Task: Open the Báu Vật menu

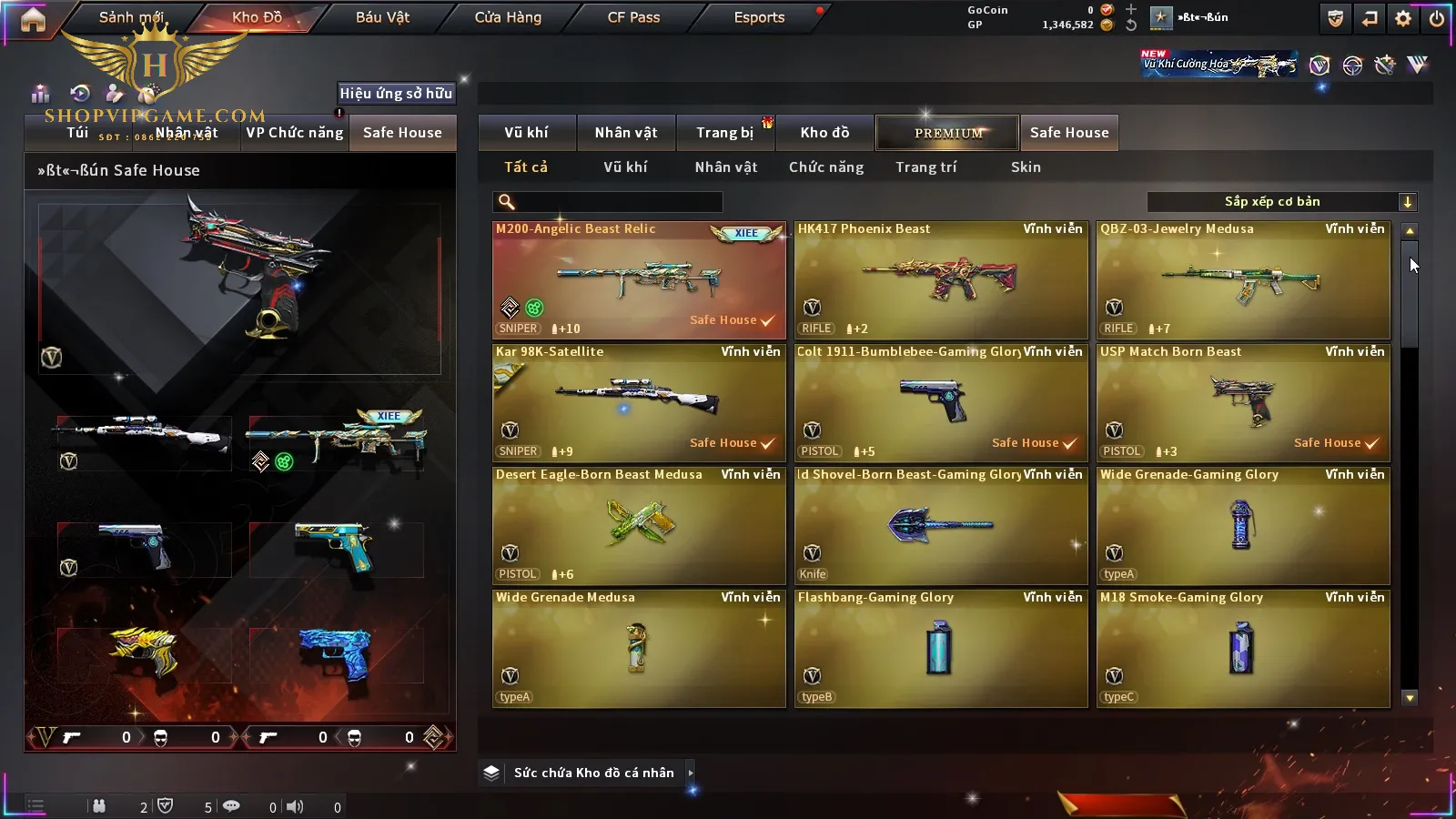Action: (382, 17)
